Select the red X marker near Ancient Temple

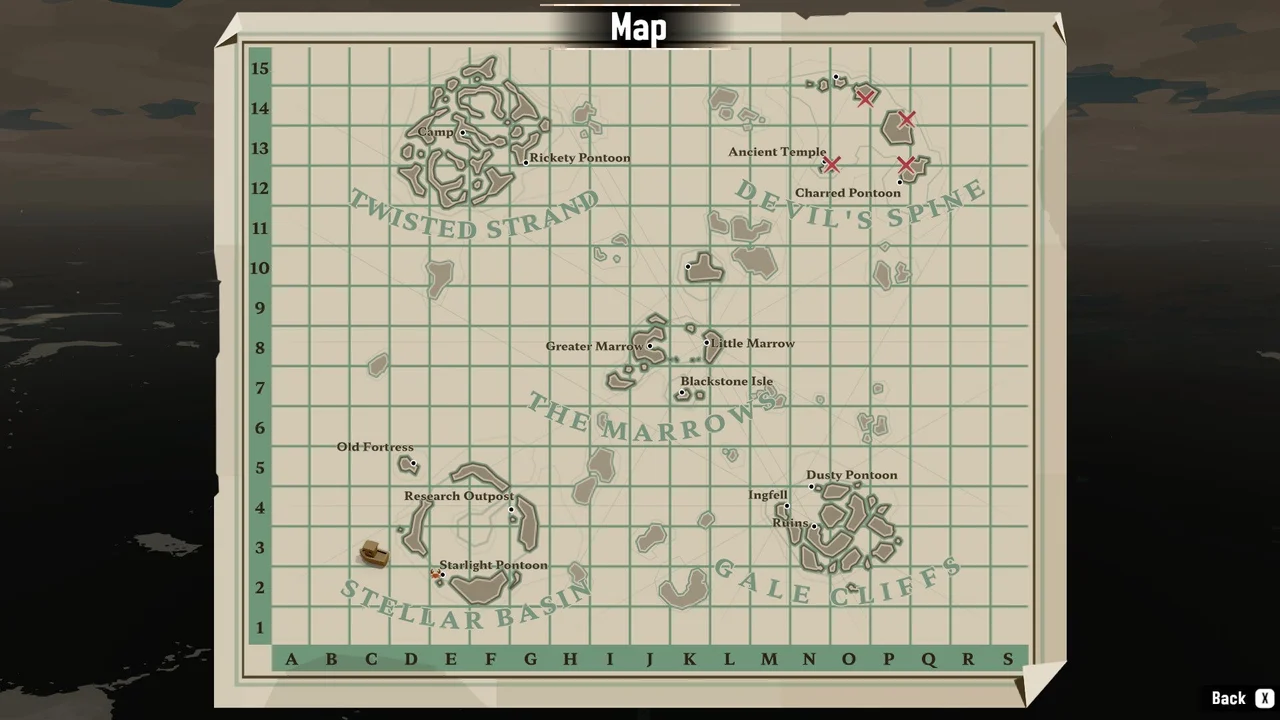833,165
